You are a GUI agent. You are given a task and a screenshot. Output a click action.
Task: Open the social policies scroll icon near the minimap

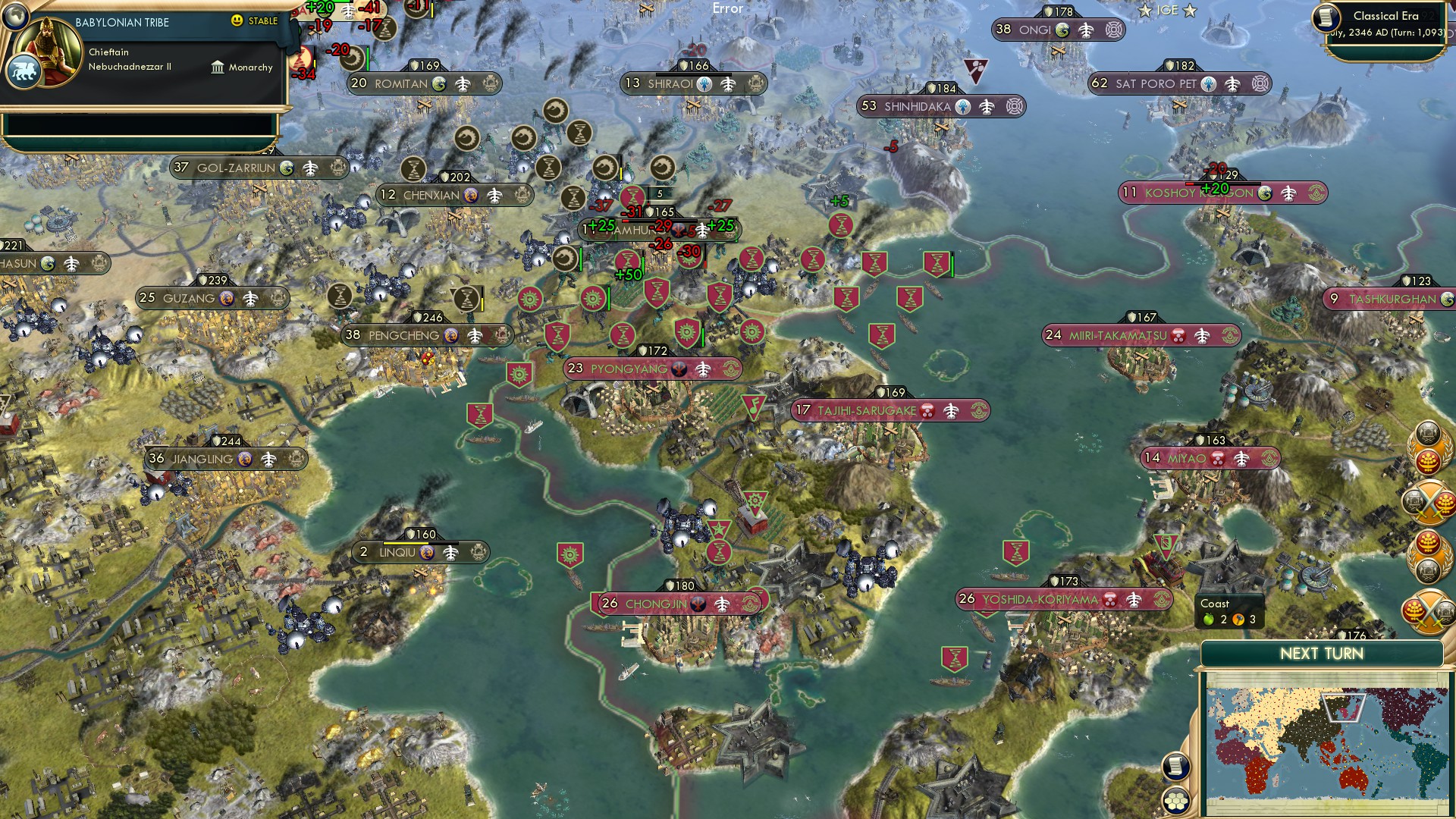1175,767
